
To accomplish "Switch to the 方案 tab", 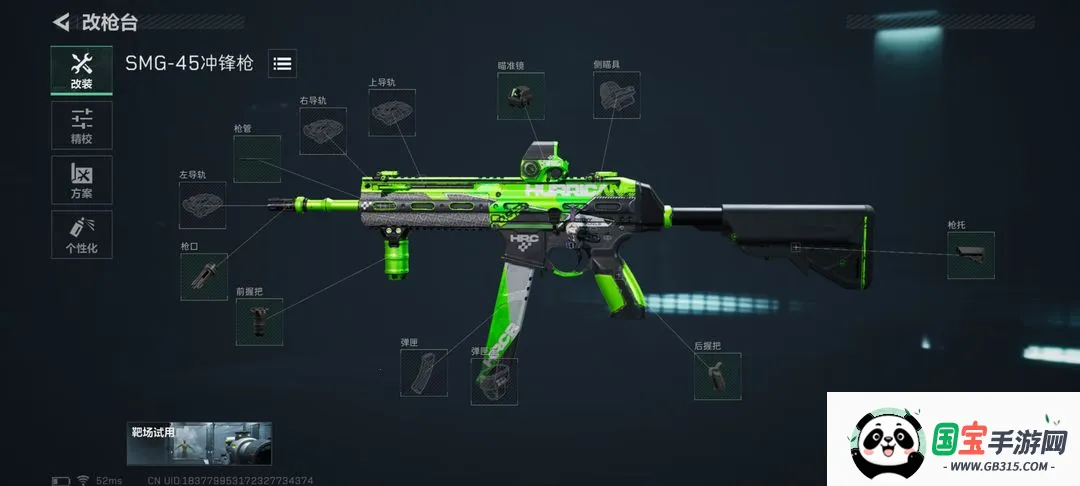I will pos(82,180).
